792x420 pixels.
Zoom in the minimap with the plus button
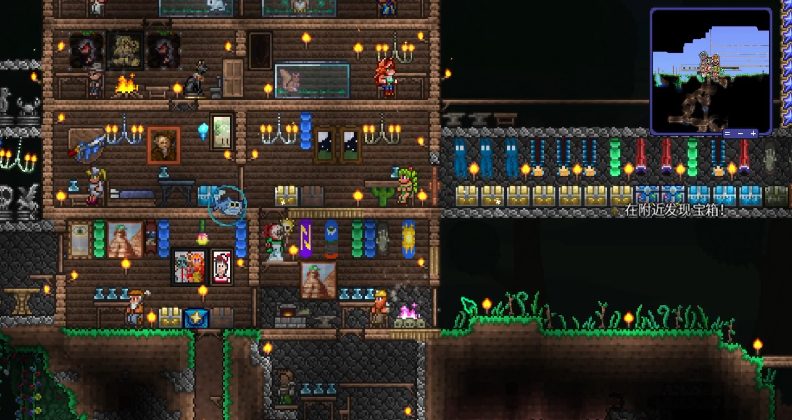pyautogui.click(x=753, y=133)
